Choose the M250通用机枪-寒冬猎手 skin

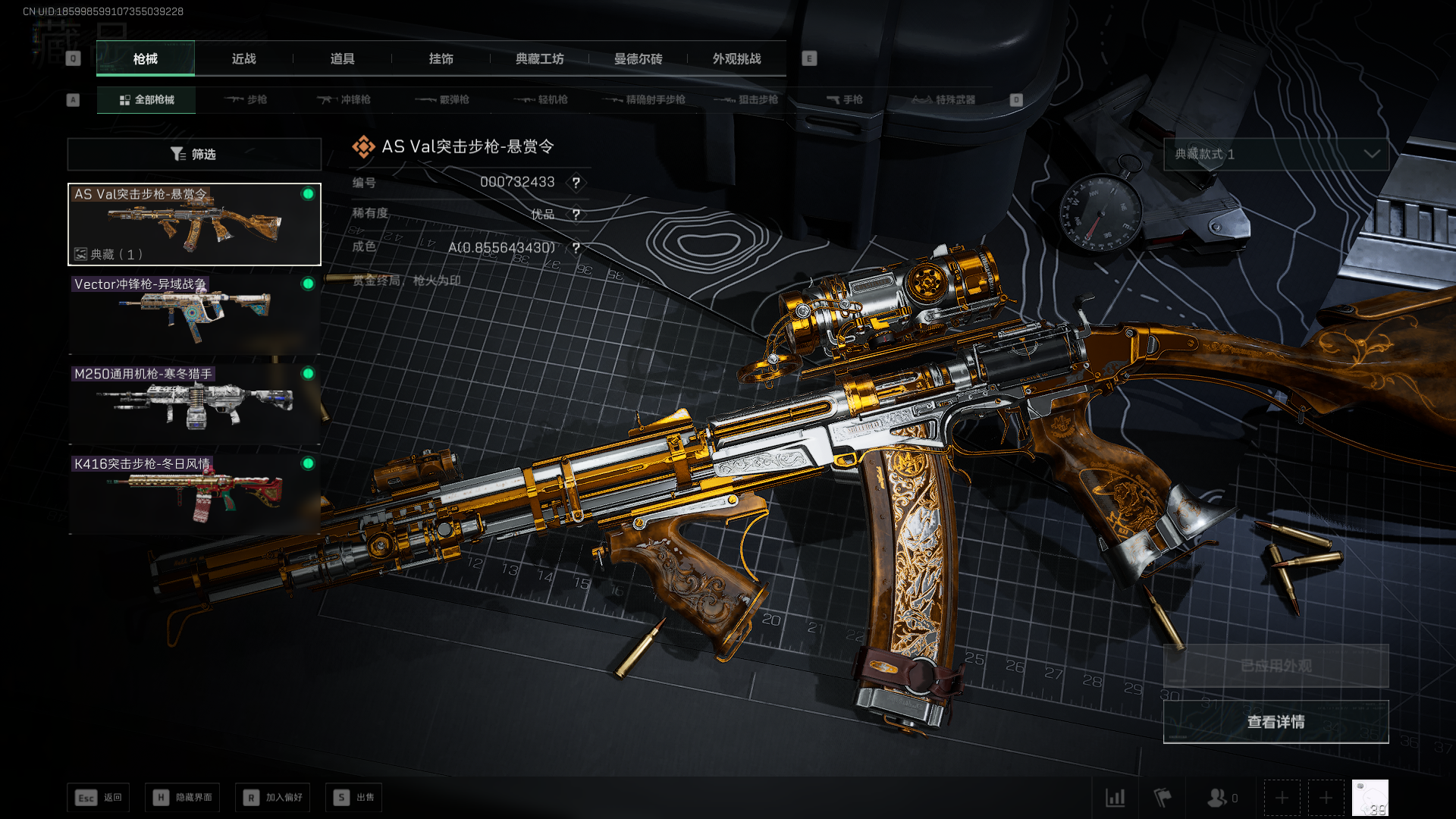194,403
